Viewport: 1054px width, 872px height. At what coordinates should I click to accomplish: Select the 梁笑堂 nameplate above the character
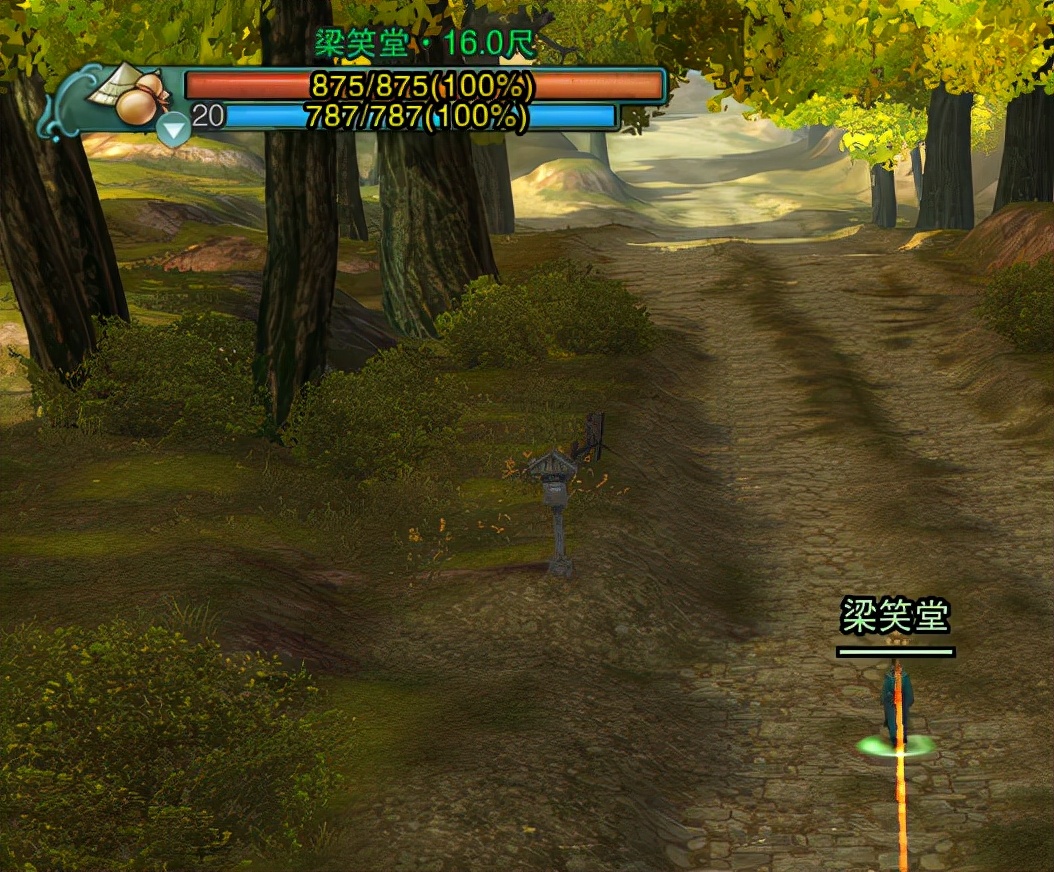894,616
